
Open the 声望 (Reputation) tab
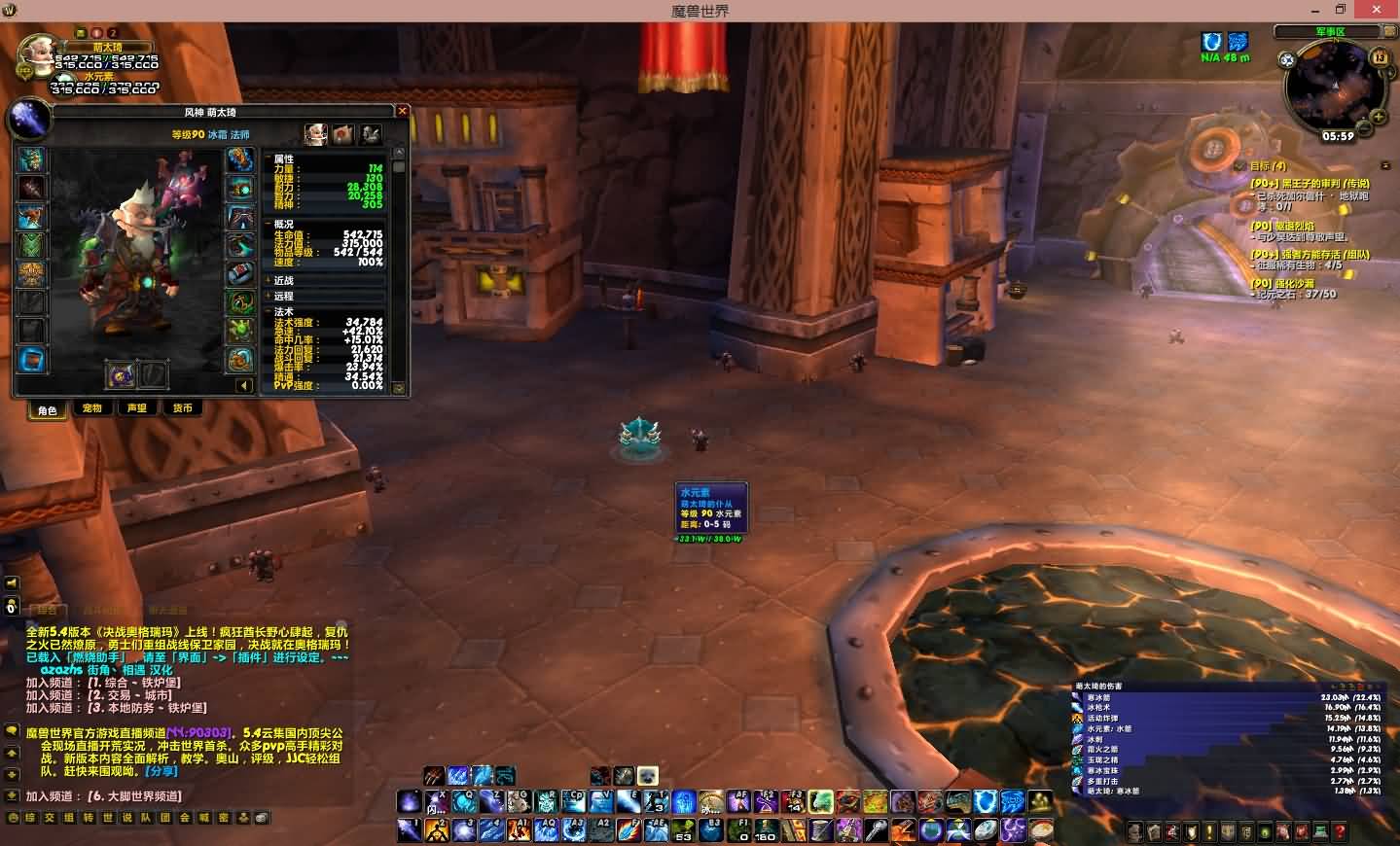click(137, 408)
